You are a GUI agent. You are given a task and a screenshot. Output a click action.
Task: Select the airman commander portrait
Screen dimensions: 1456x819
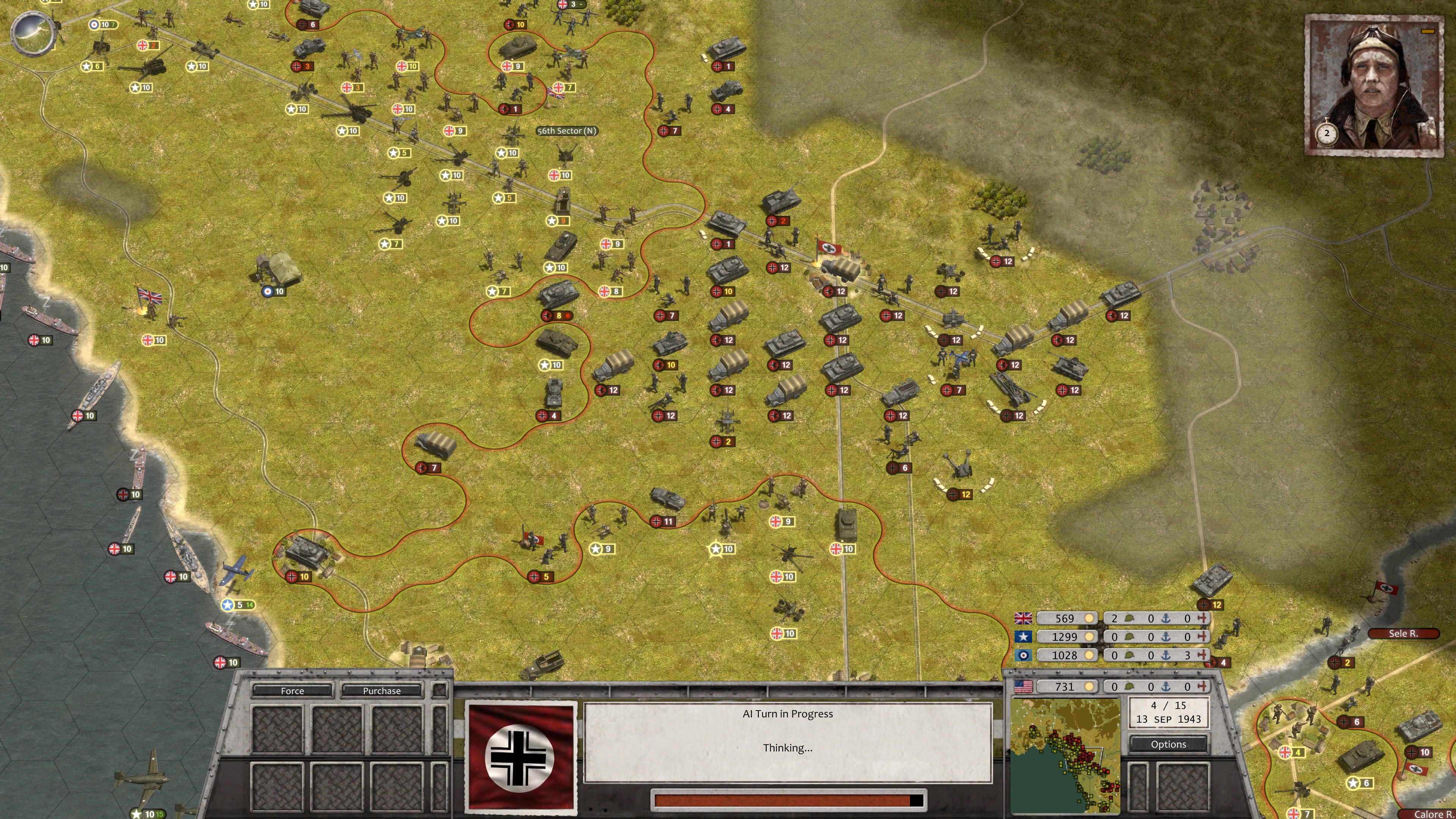pos(1374,84)
